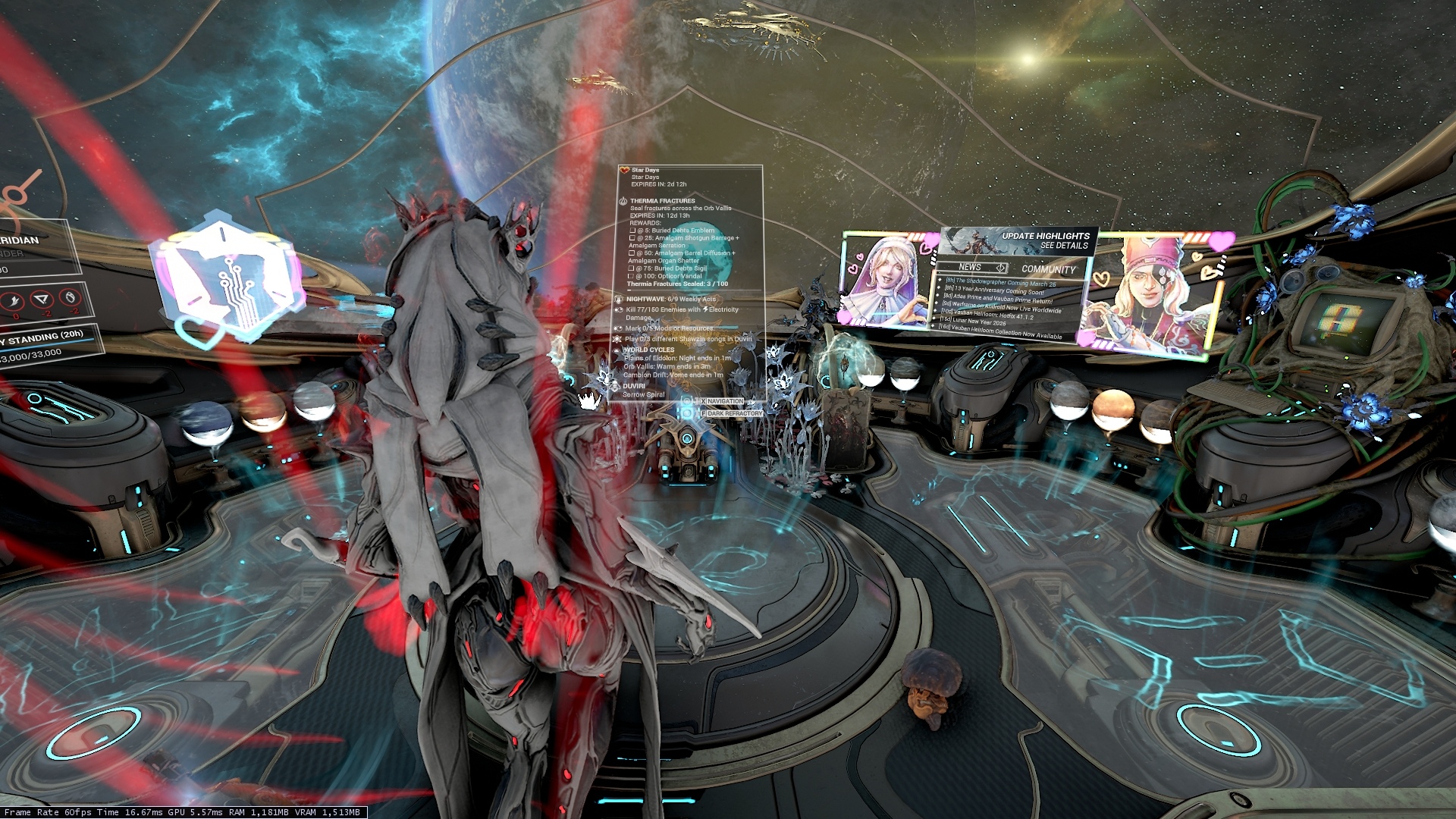
Task: Open Update Highlights See Details banner
Action: (1045, 240)
